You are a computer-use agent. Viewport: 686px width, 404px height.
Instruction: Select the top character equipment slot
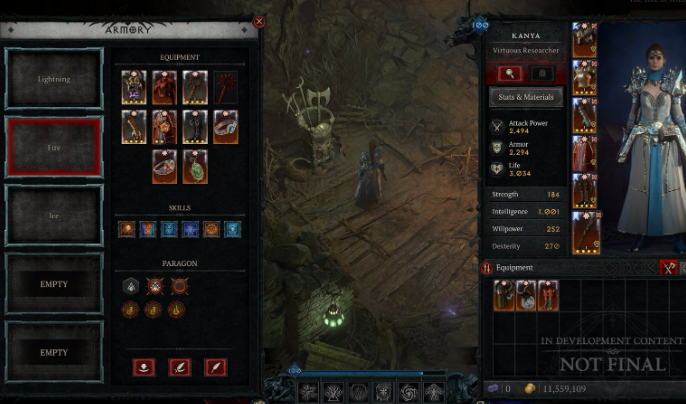coord(585,40)
